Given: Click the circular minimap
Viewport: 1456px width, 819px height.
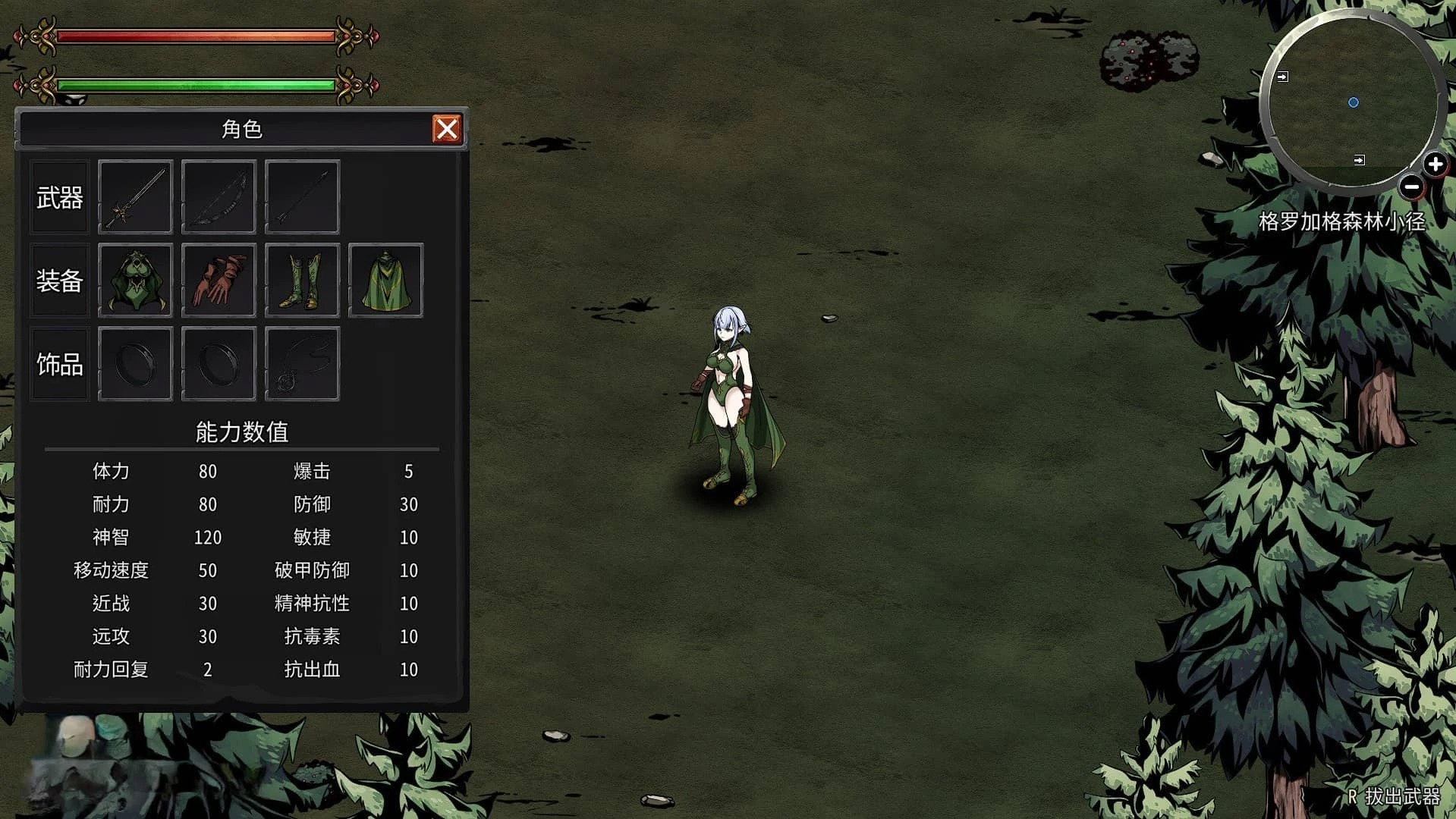Looking at the screenshot, I should click(1351, 102).
